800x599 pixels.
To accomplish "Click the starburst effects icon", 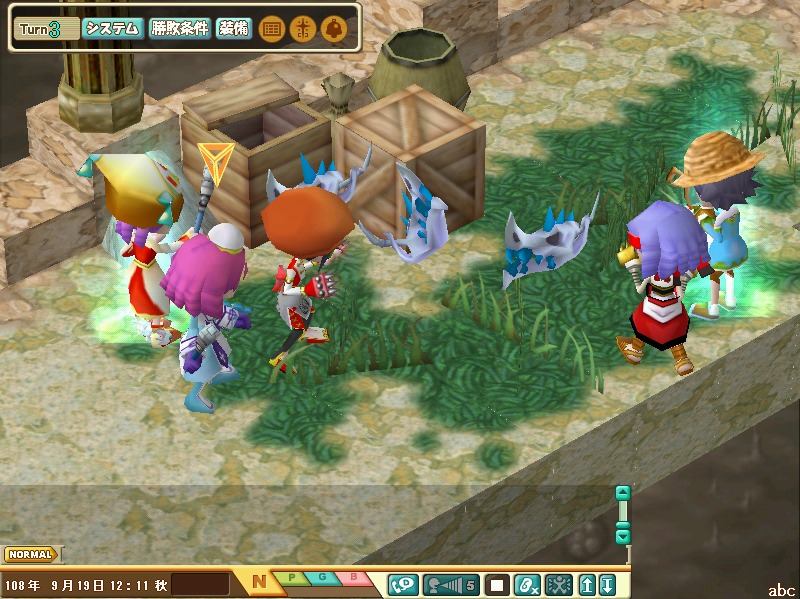I will click(x=559, y=584).
